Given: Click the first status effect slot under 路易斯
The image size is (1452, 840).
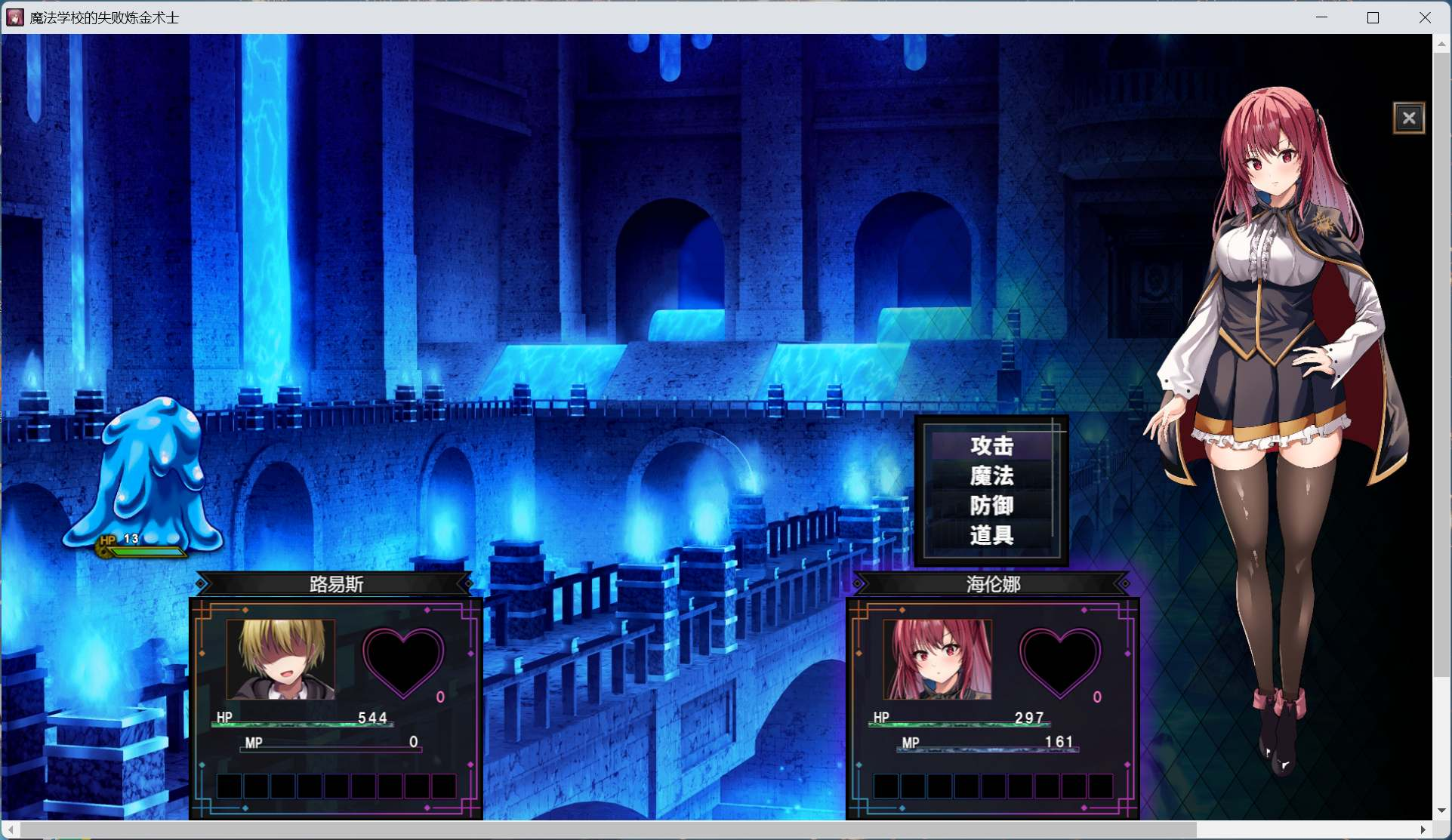Looking at the screenshot, I should (x=230, y=786).
